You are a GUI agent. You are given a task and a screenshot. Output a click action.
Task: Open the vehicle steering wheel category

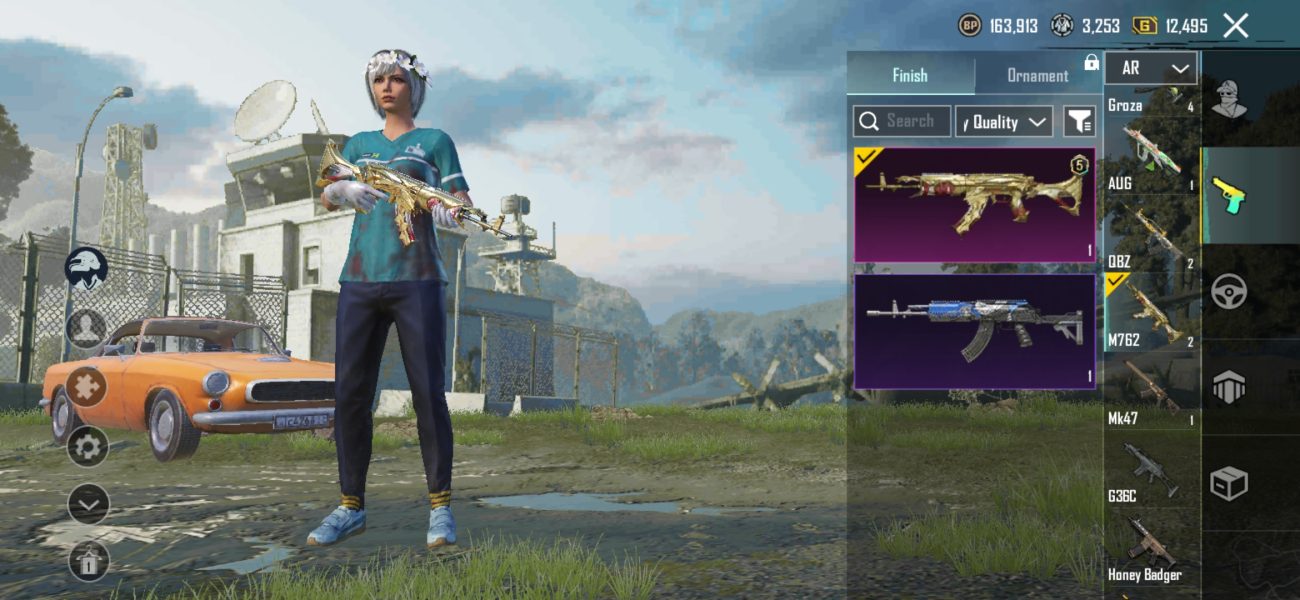click(x=1229, y=292)
